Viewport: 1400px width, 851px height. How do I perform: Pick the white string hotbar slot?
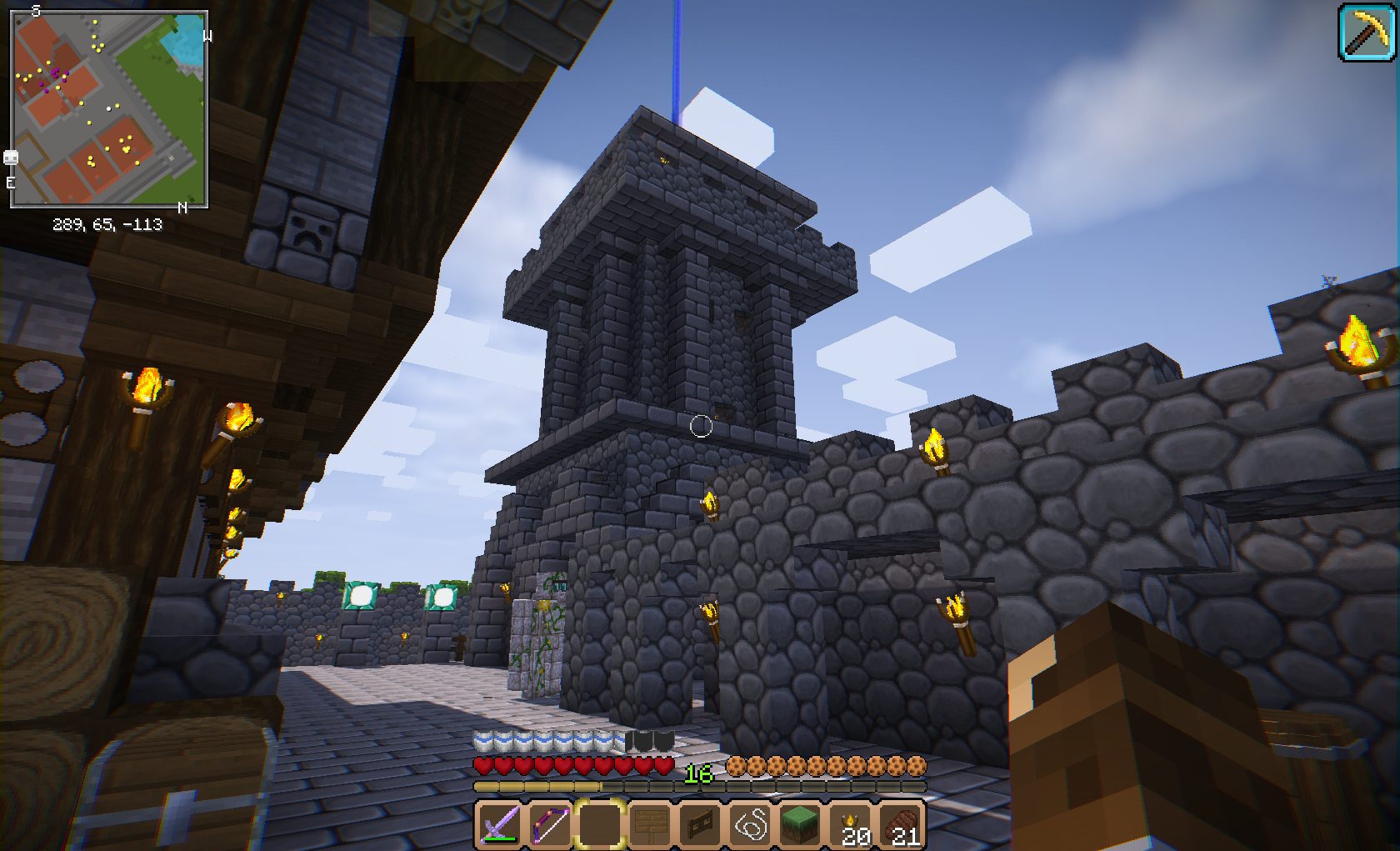750,824
